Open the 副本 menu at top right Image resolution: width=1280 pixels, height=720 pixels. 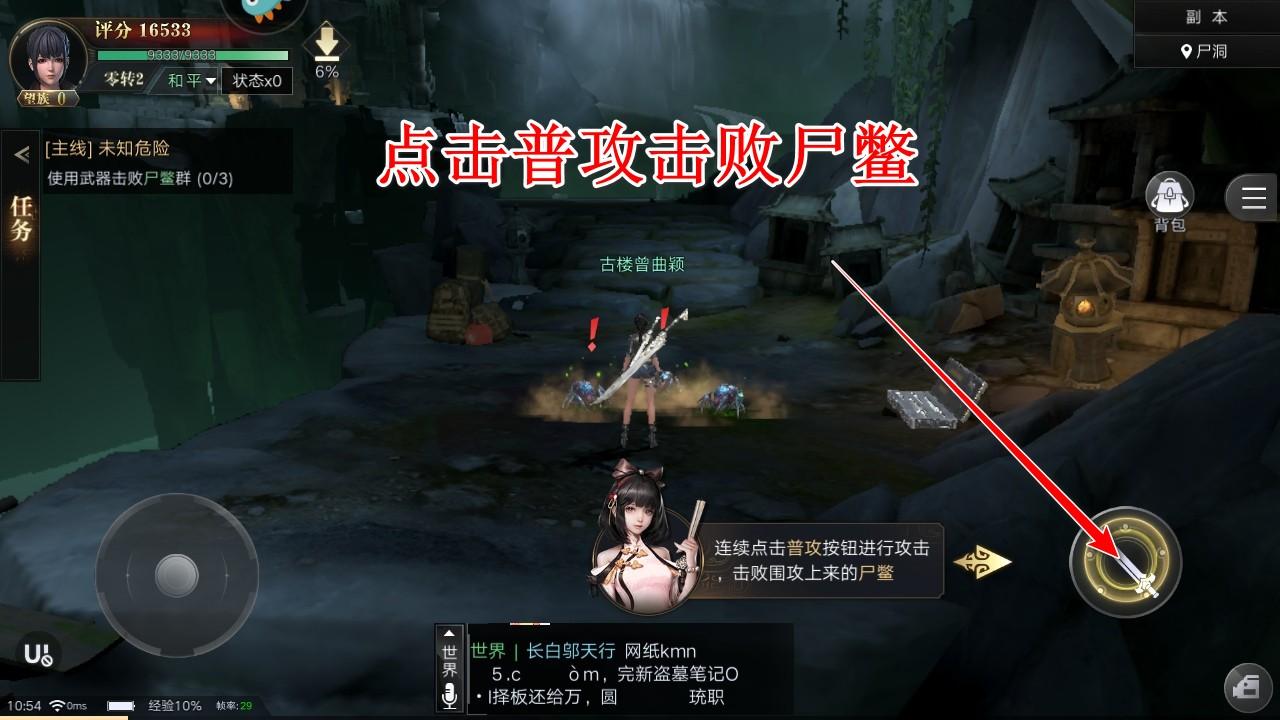1205,15
